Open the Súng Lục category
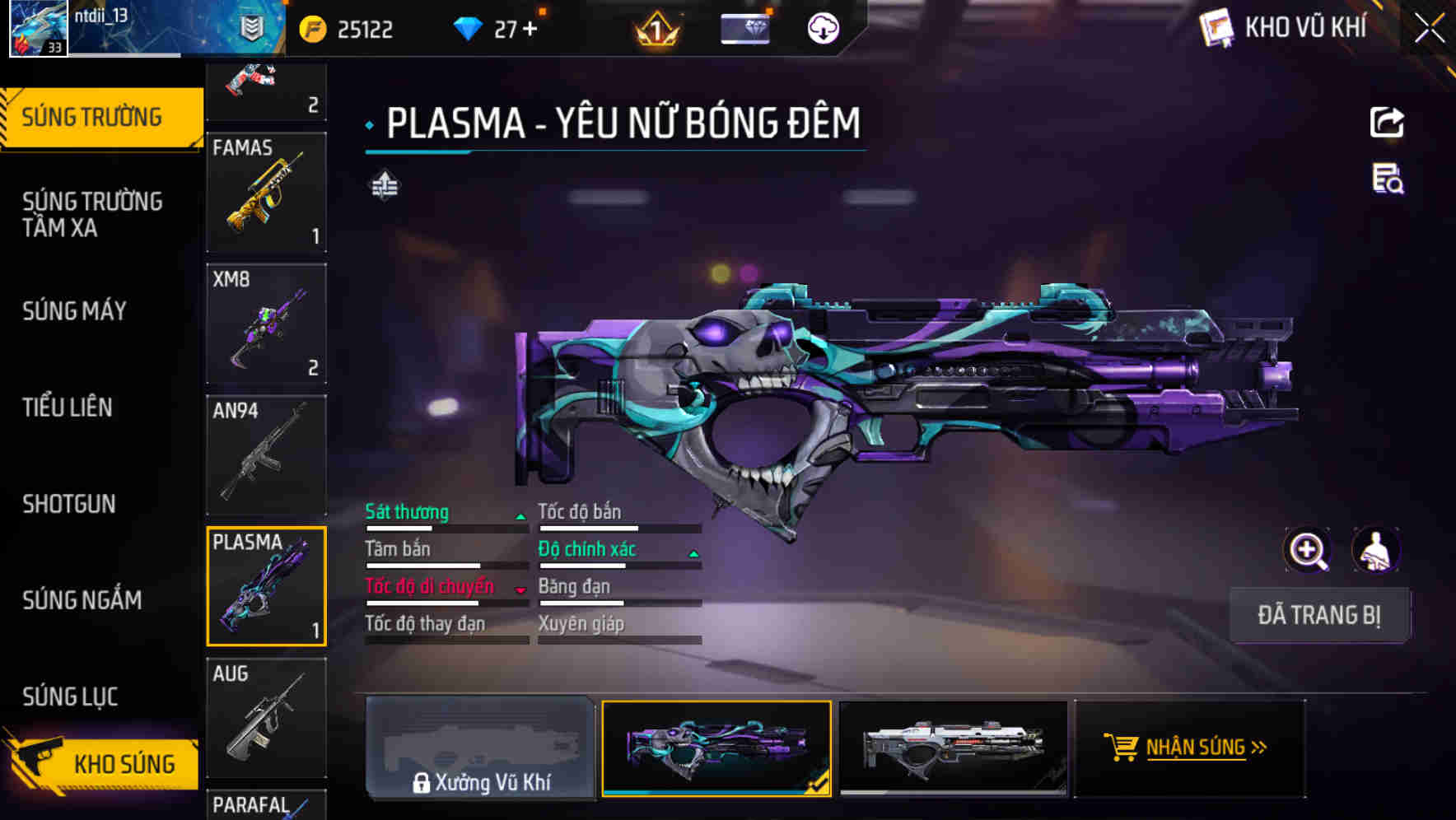 click(71, 697)
